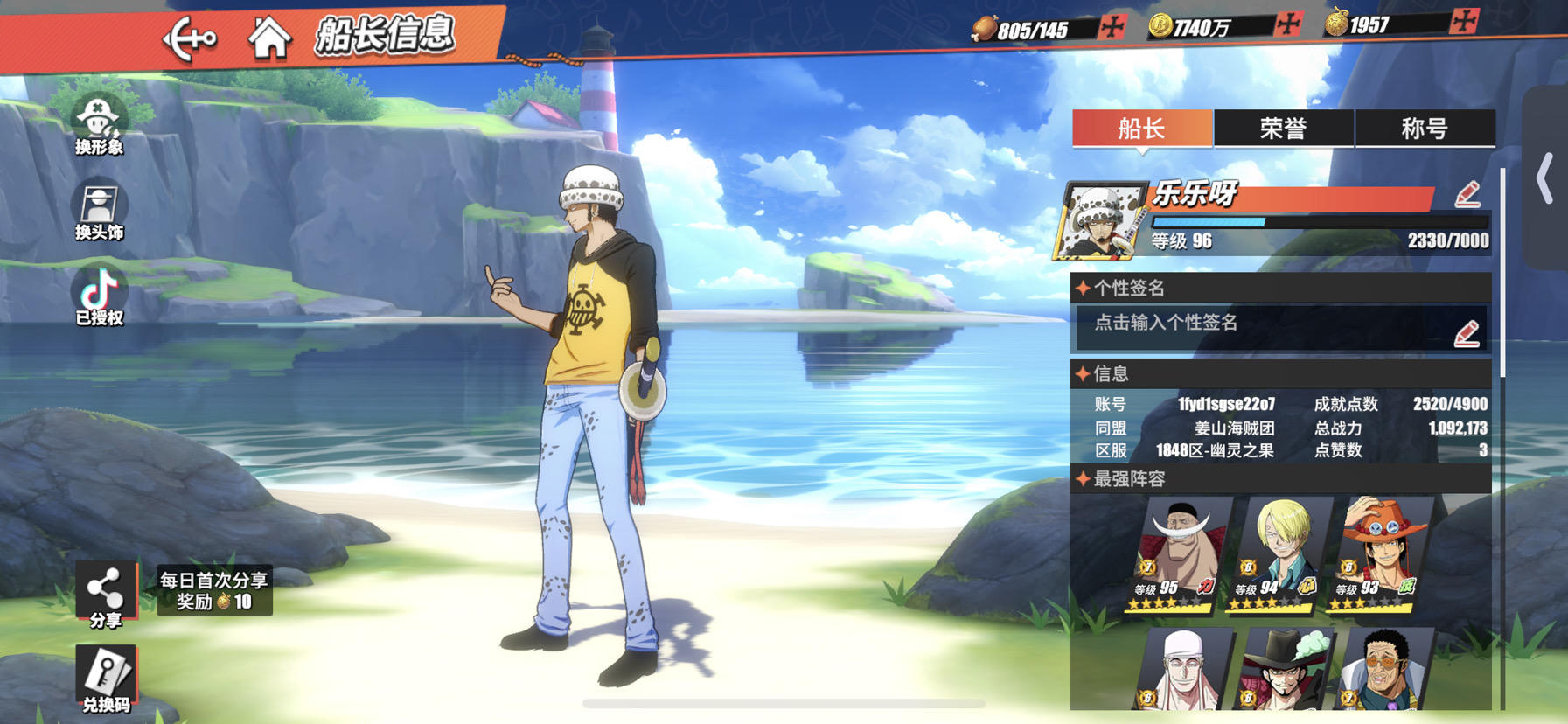Image resolution: width=1568 pixels, height=724 pixels.
Task: Expand the side panel arrow on right edge
Action: (1545, 178)
